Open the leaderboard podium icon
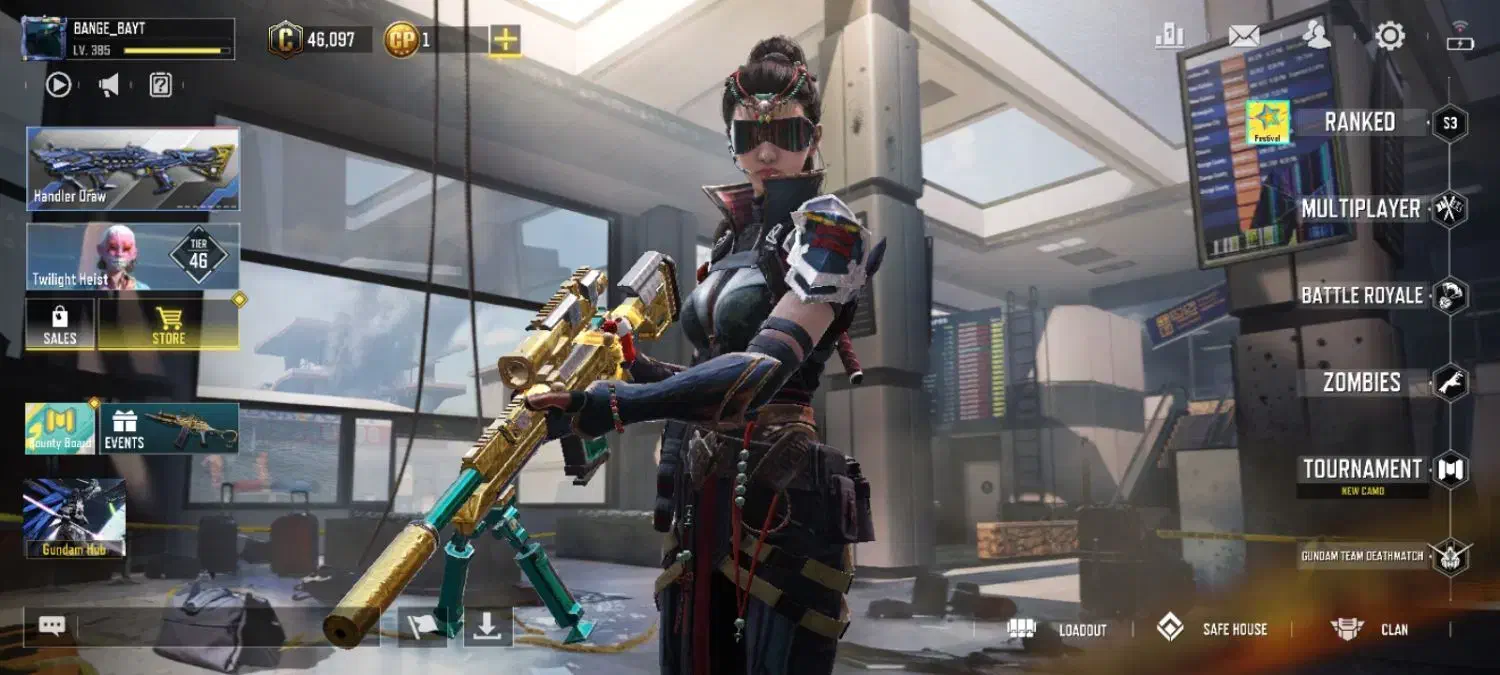Image resolution: width=1500 pixels, height=675 pixels. coord(1169,36)
